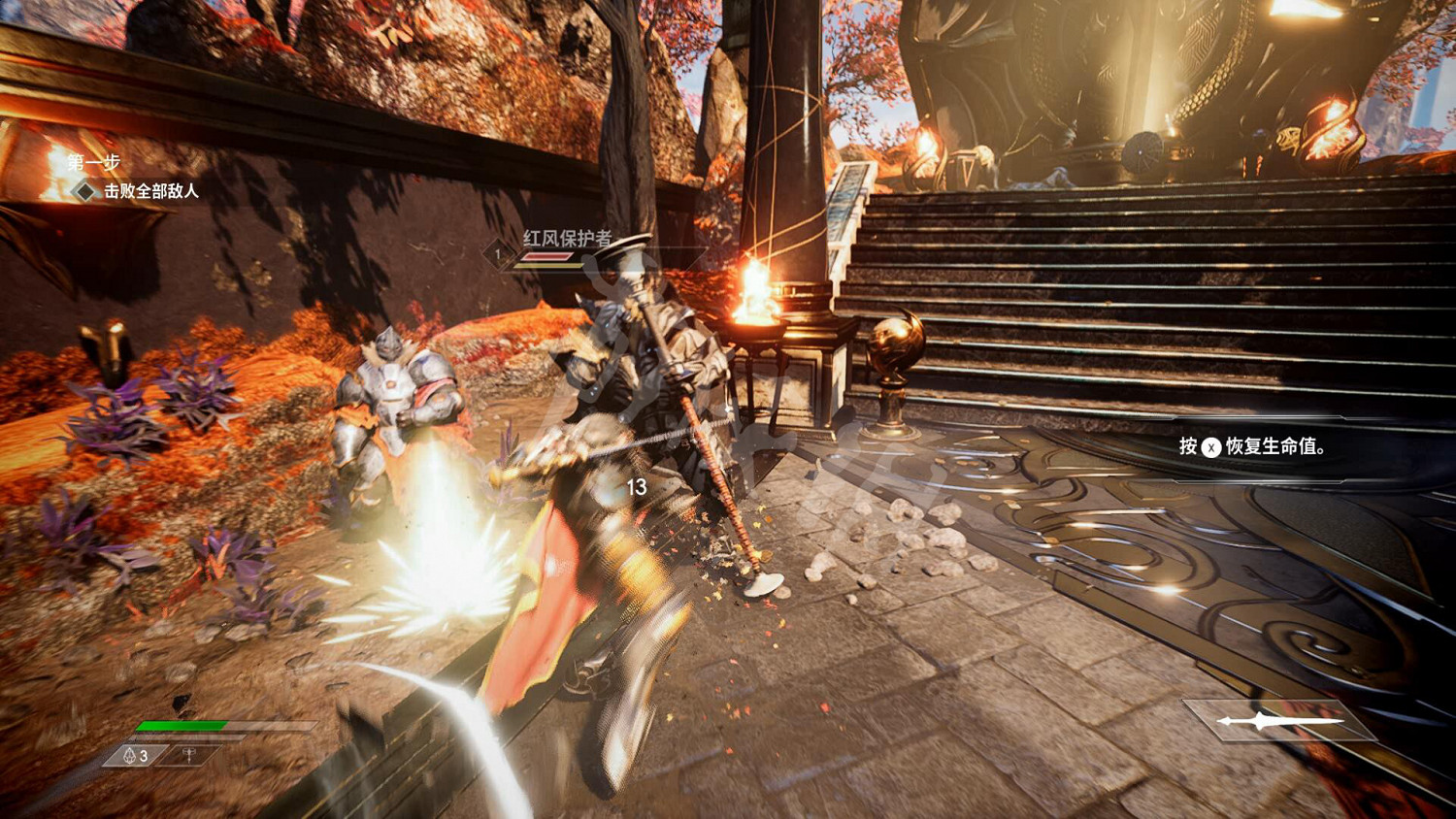
Task: Open the 击败全部敌人 objective tracker
Action: pyautogui.click(x=150, y=191)
